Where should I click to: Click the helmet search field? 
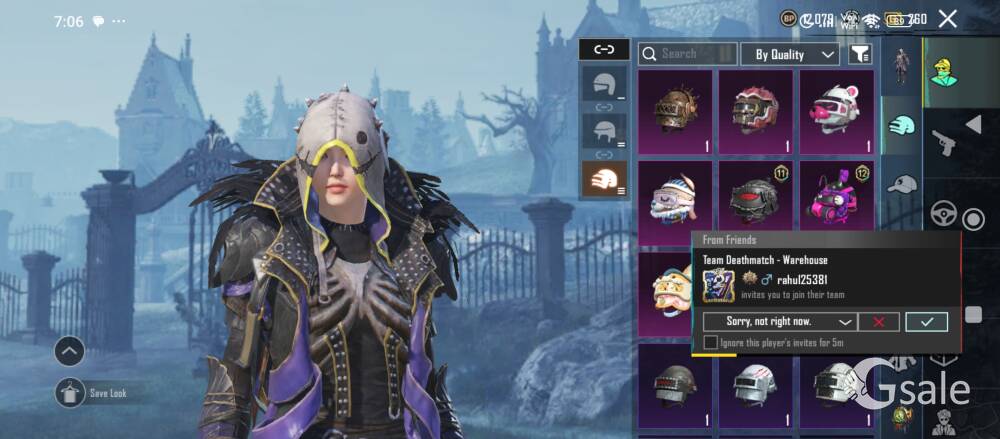click(x=687, y=53)
